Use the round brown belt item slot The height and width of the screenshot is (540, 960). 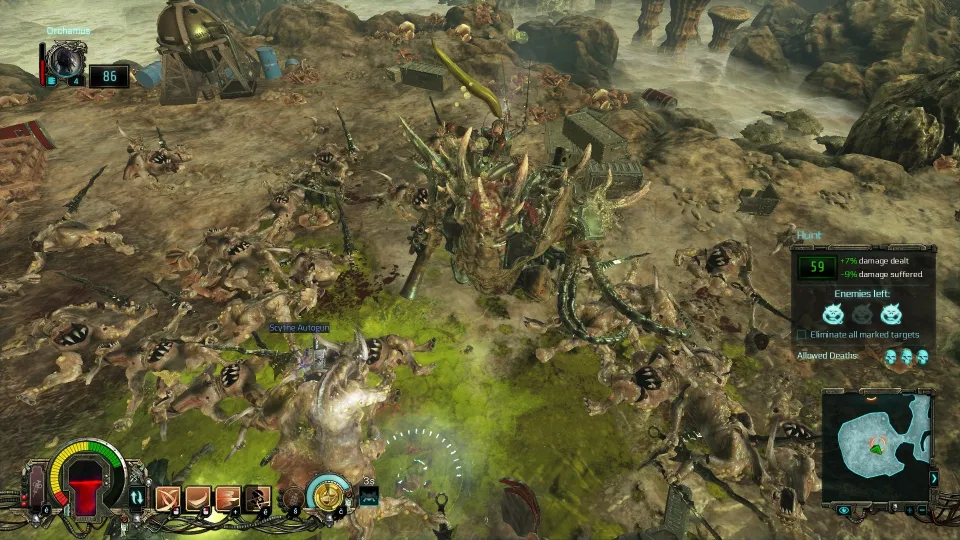point(293,496)
